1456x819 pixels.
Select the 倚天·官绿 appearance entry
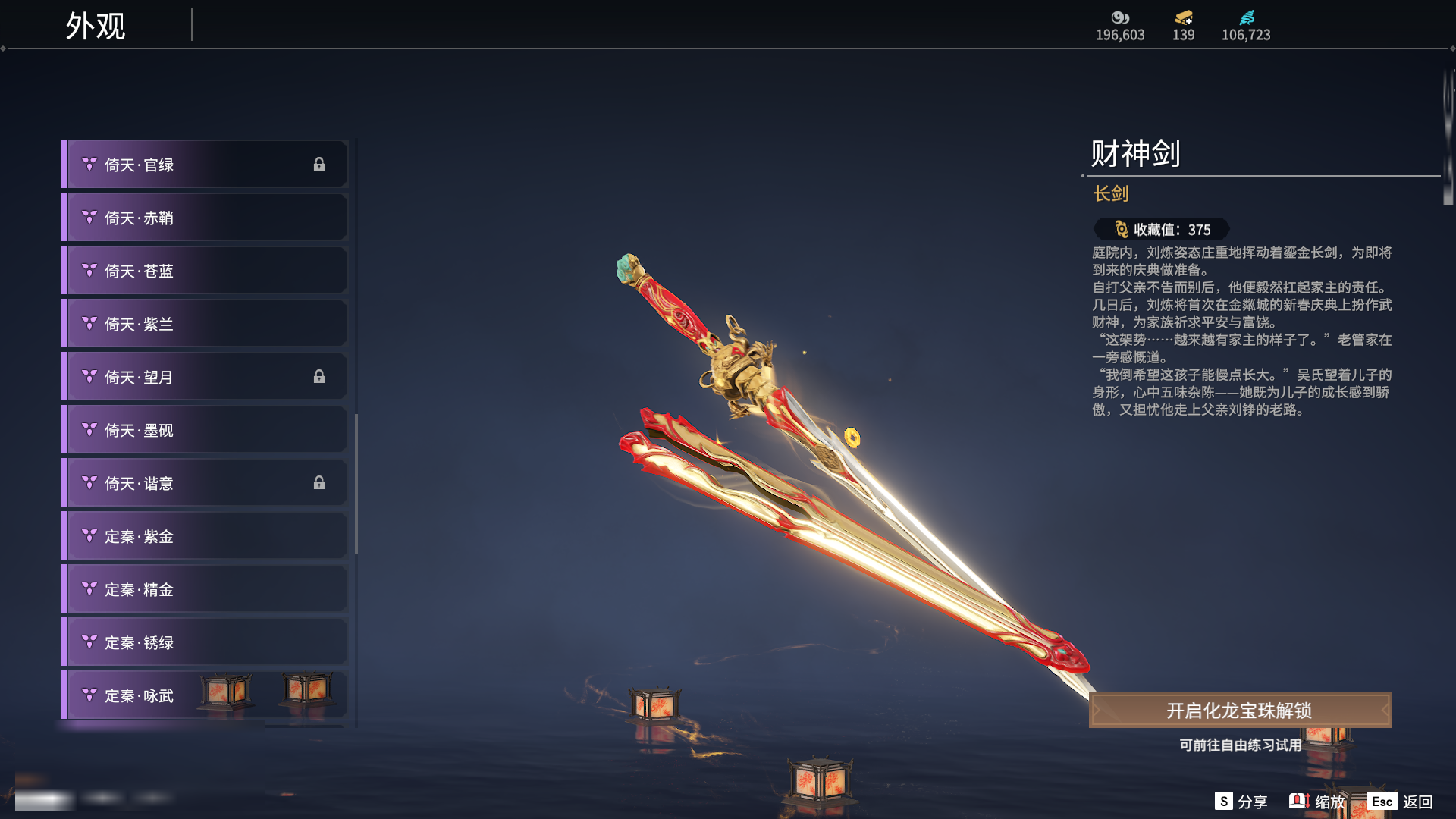pos(205,165)
